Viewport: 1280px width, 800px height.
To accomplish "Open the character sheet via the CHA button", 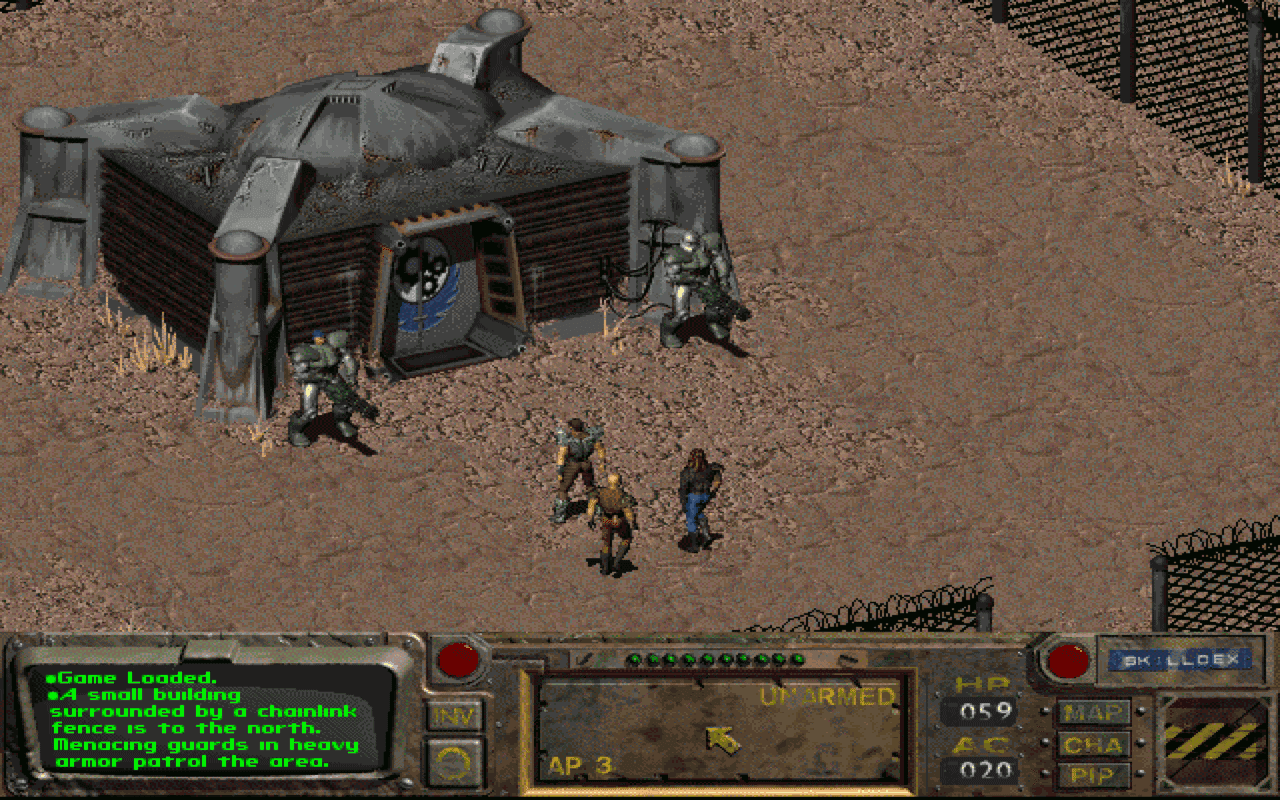I will point(1094,745).
